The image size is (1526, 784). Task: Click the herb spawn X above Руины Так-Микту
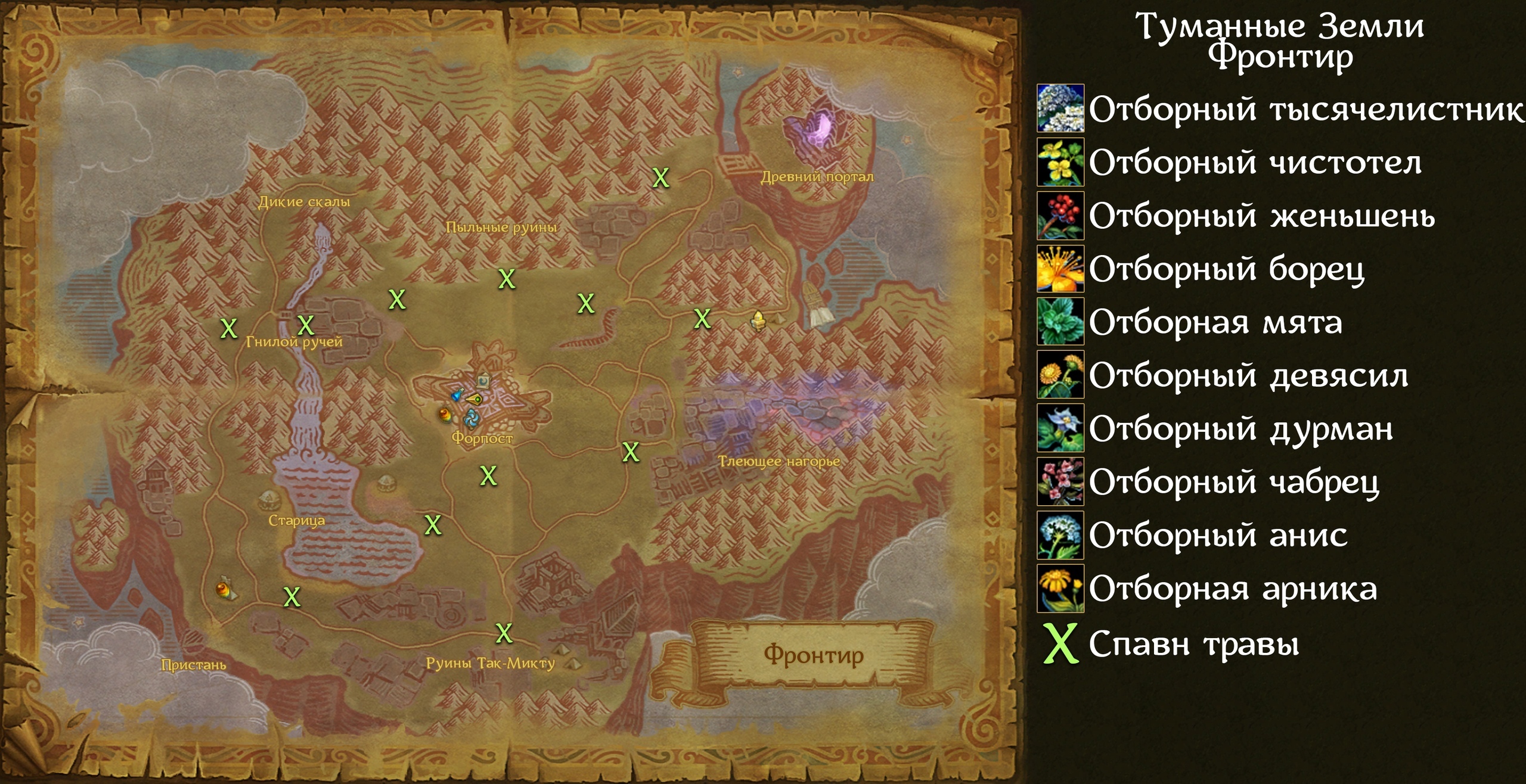[504, 633]
